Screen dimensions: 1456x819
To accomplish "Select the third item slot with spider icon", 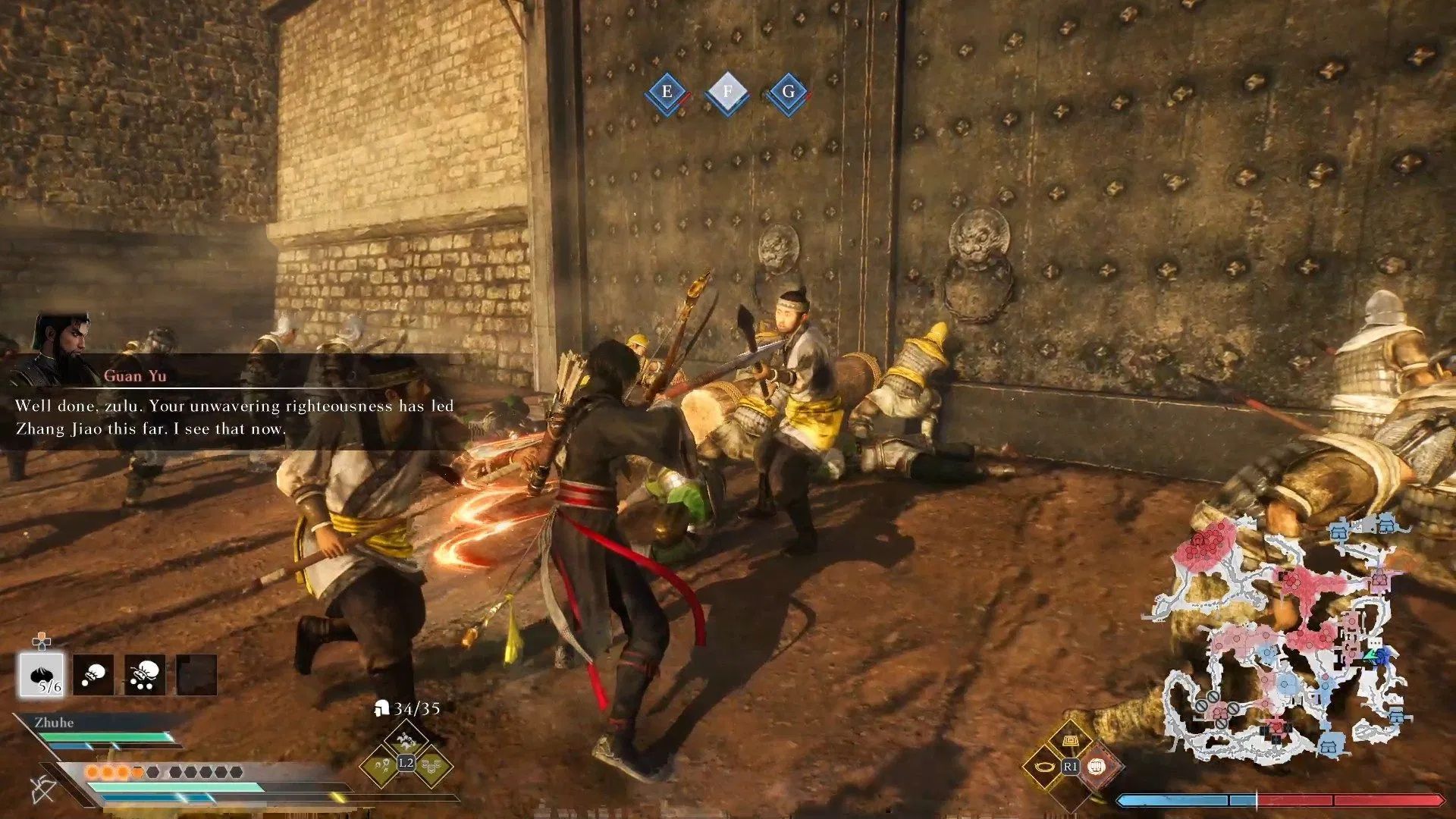I will pyautogui.click(x=145, y=673).
